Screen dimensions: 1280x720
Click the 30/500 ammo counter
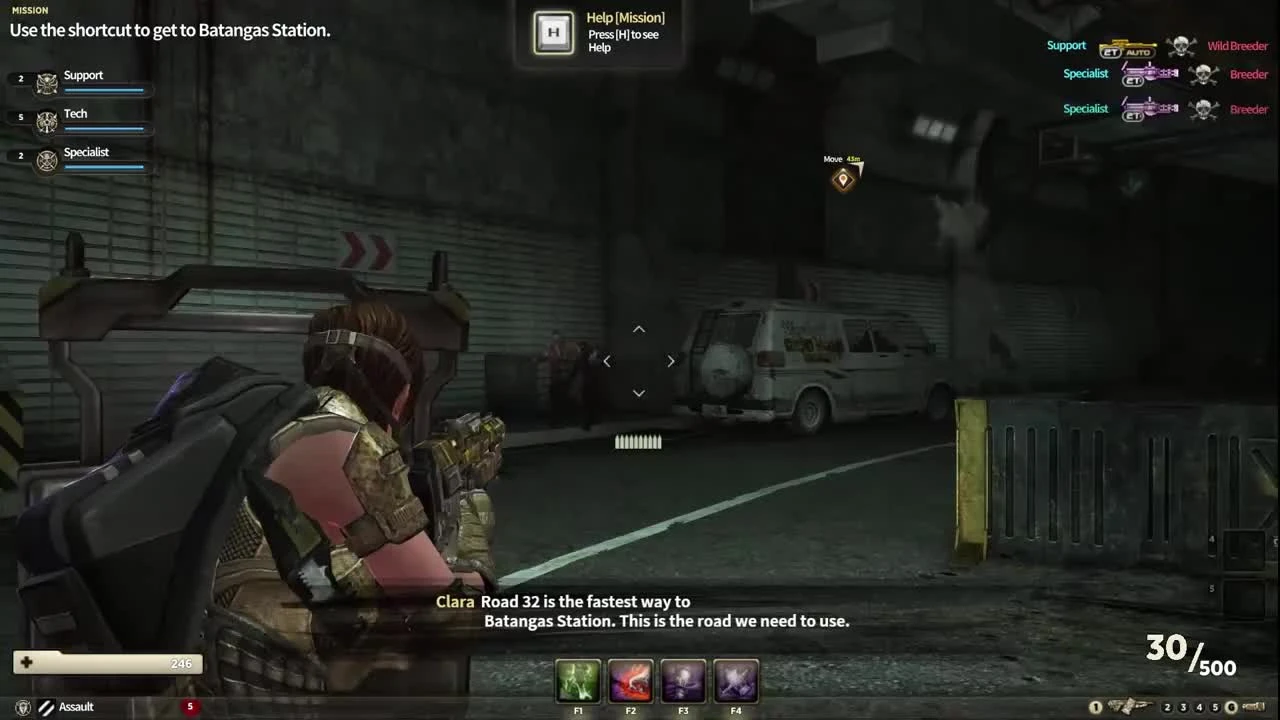[x=1190, y=652]
